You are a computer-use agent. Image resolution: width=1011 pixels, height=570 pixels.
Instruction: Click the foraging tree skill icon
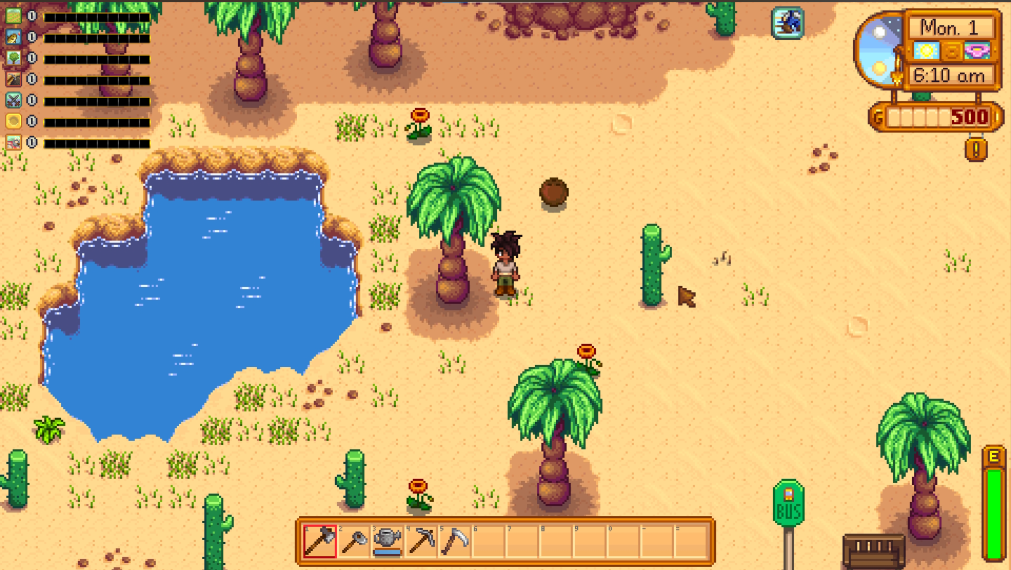coord(13,58)
